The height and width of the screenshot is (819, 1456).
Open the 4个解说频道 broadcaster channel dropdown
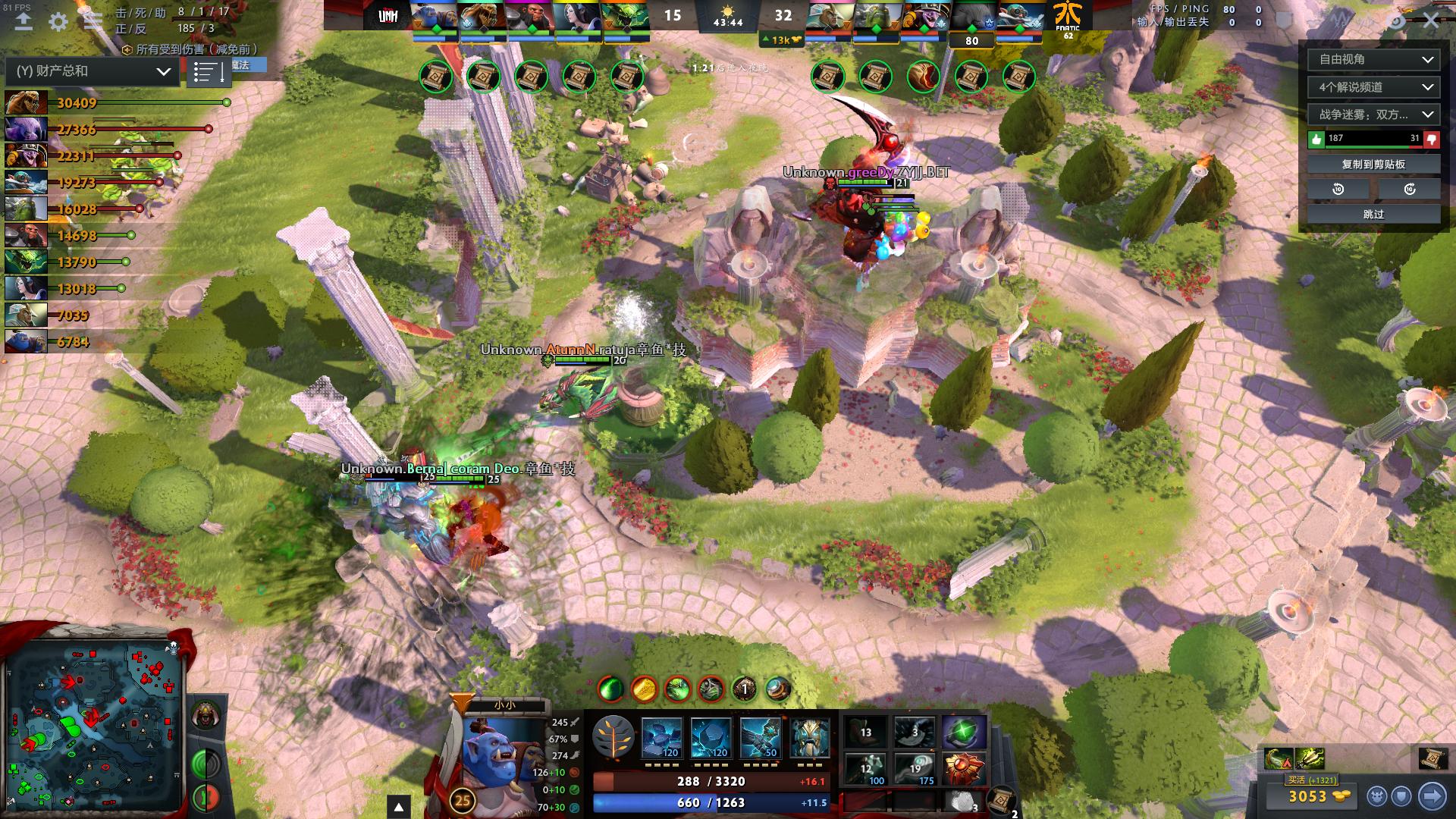(1373, 87)
